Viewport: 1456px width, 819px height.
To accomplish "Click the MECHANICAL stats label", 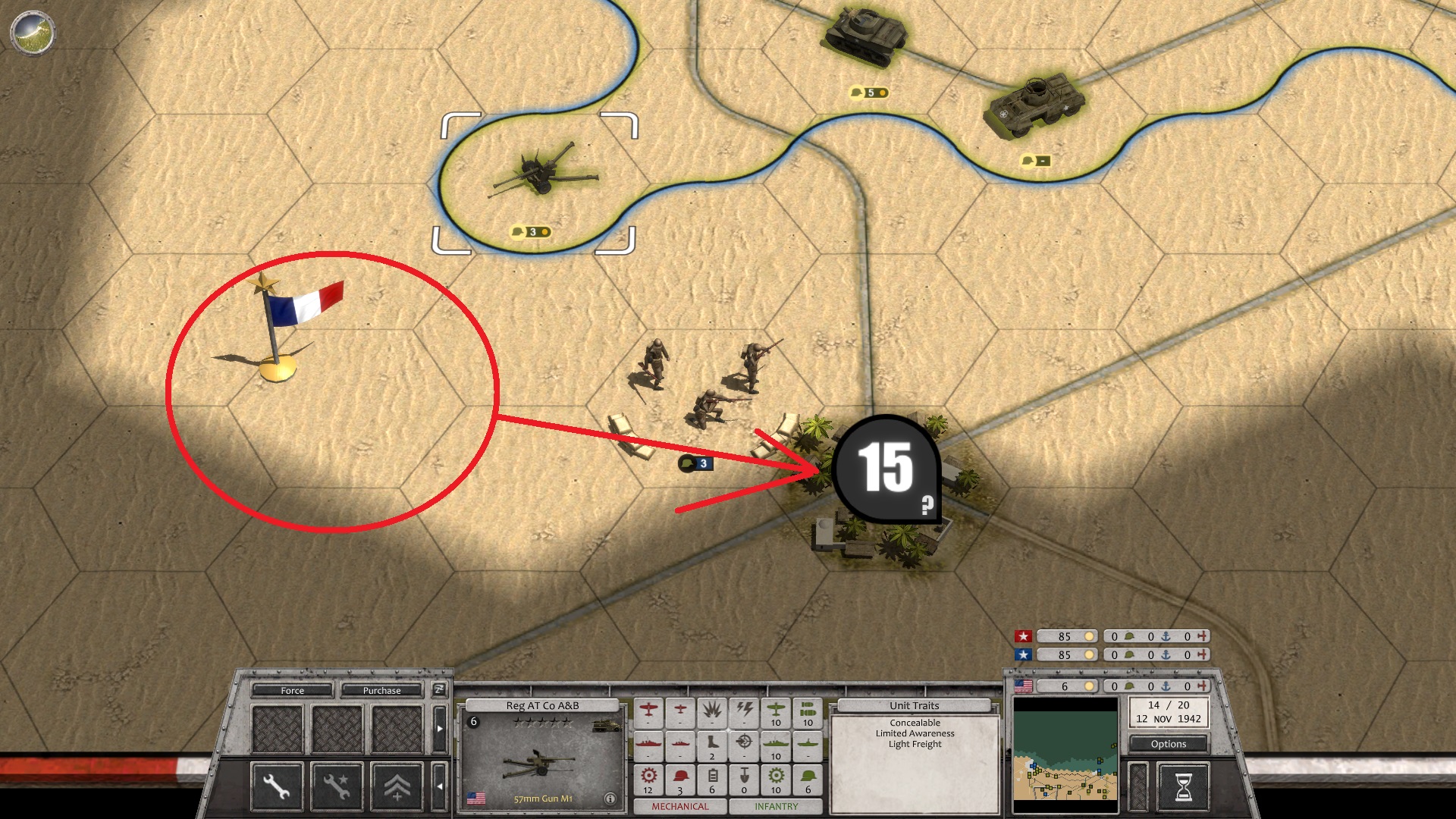I will (x=679, y=807).
